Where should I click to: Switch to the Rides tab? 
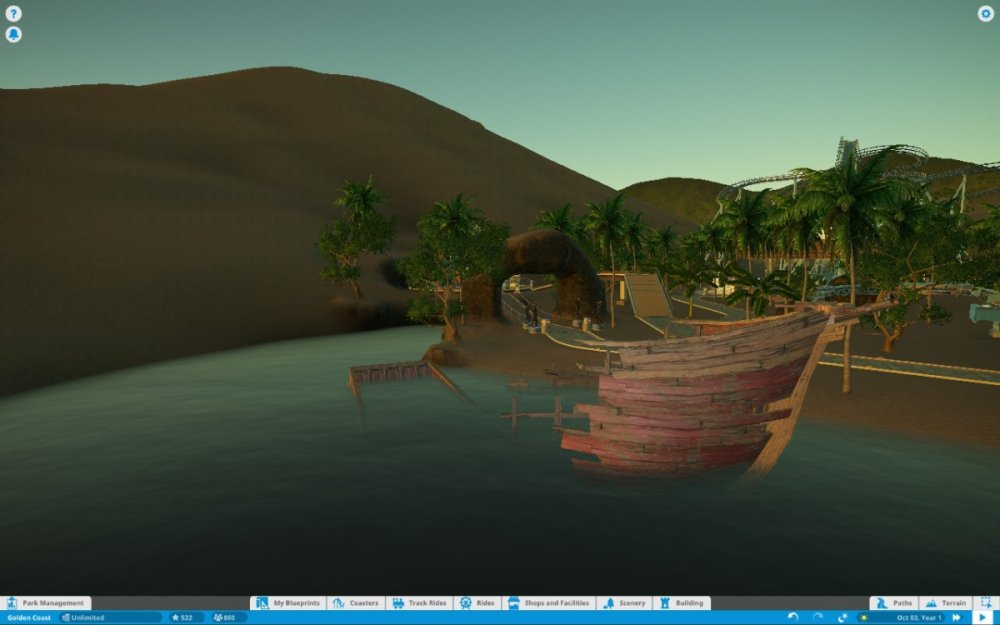coord(477,603)
